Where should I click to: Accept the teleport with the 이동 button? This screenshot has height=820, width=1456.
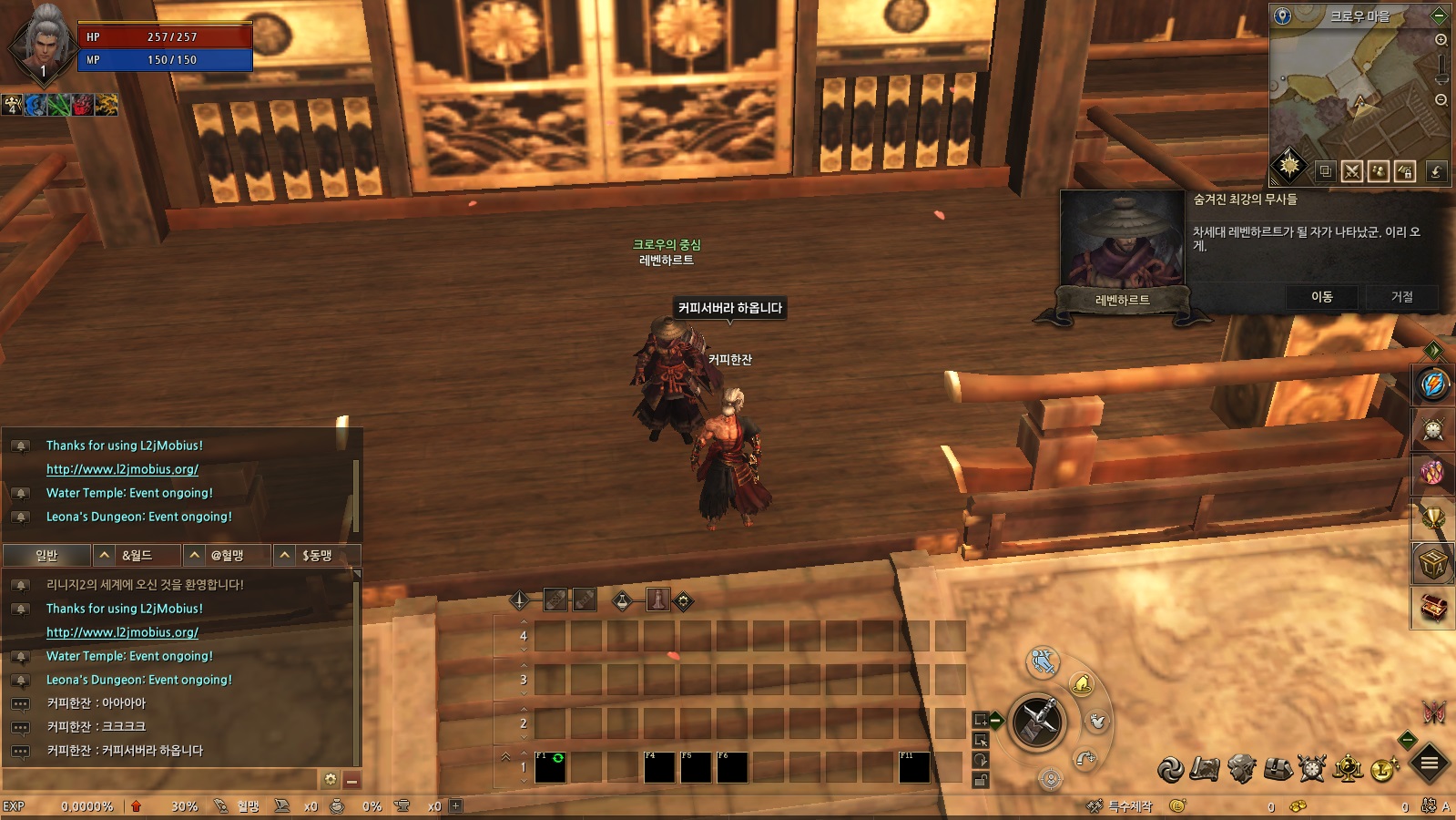1321,297
